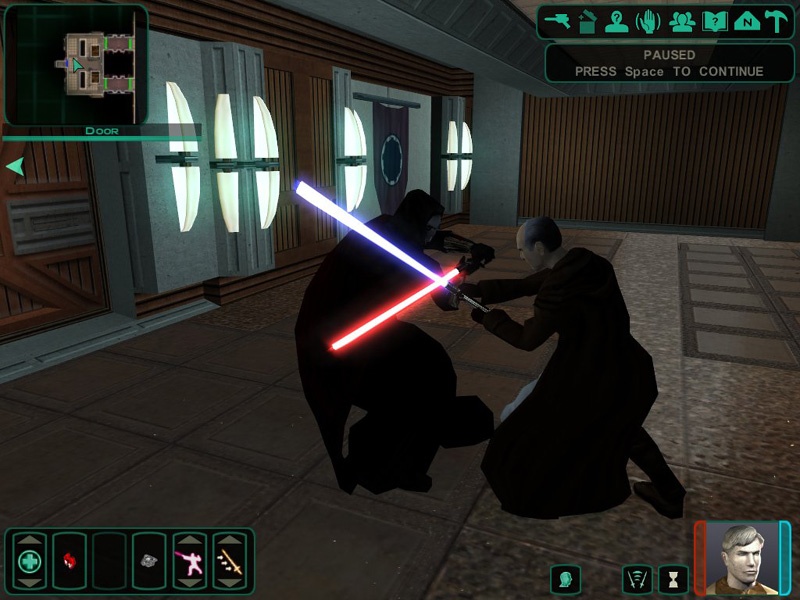The height and width of the screenshot is (600, 800).
Task: Select the grey rock item slot
Action: (149, 561)
